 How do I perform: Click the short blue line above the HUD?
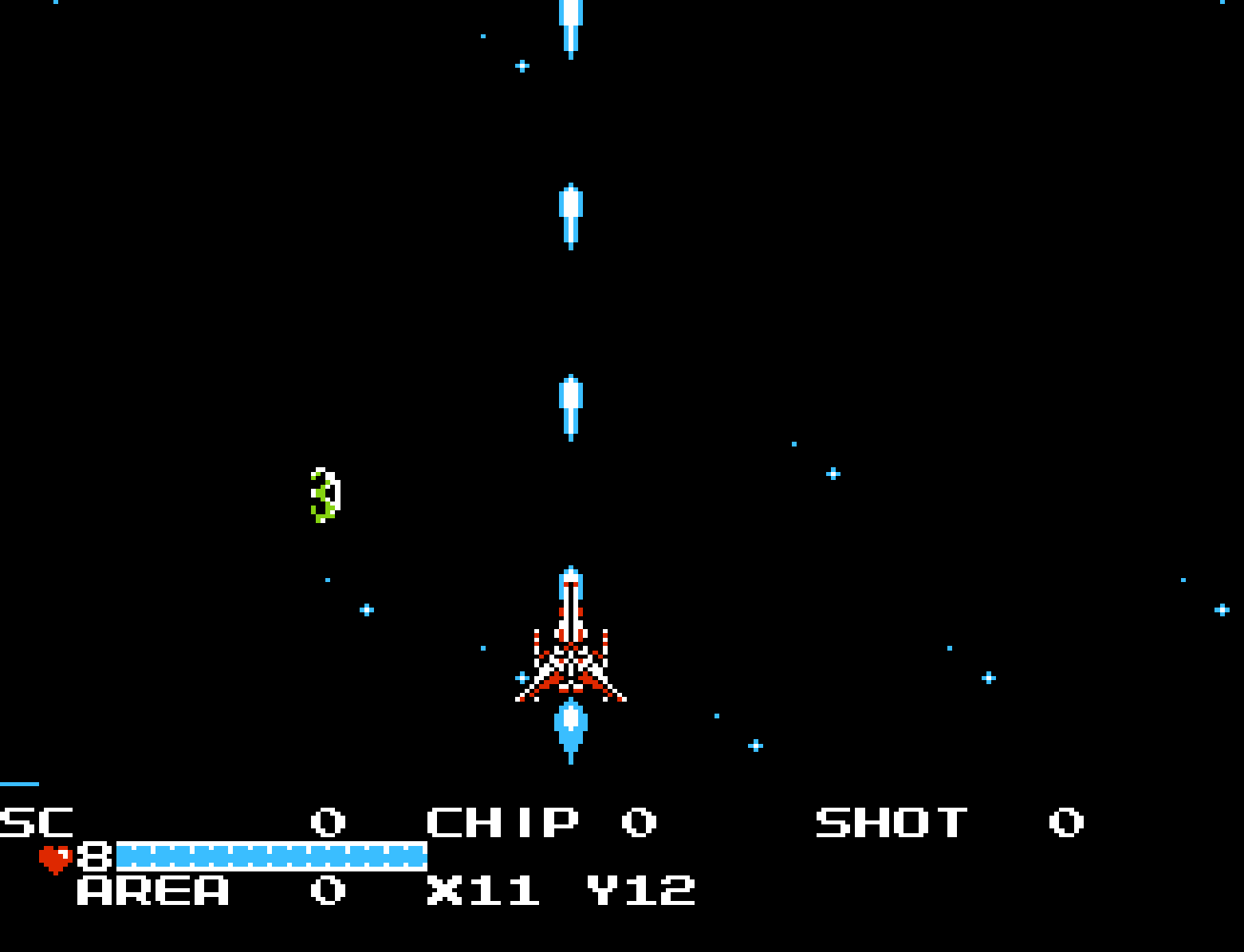pyautogui.click(x=18, y=785)
